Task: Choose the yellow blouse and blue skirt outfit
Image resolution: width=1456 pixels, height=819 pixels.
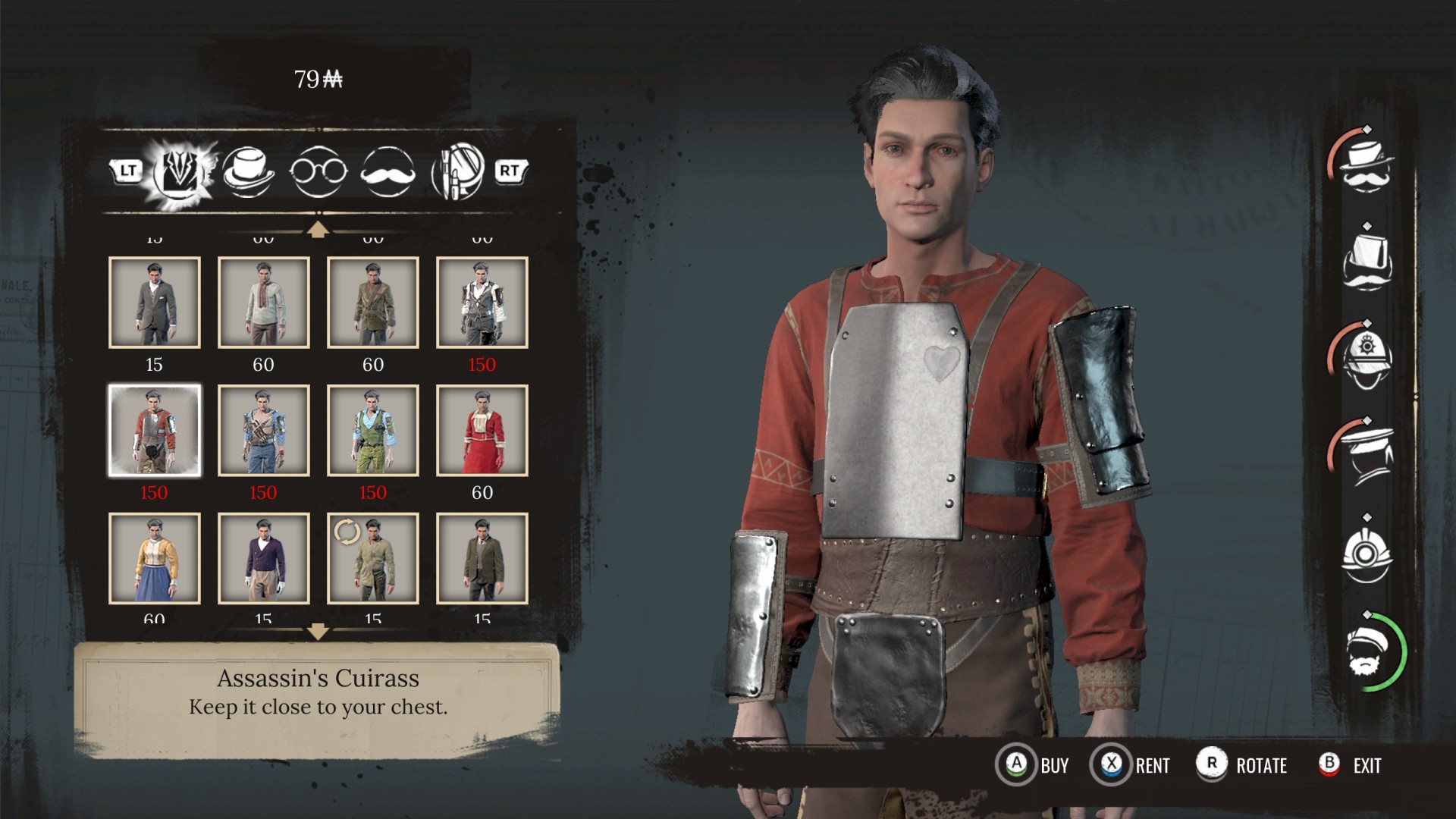Action: pyautogui.click(x=155, y=559)
